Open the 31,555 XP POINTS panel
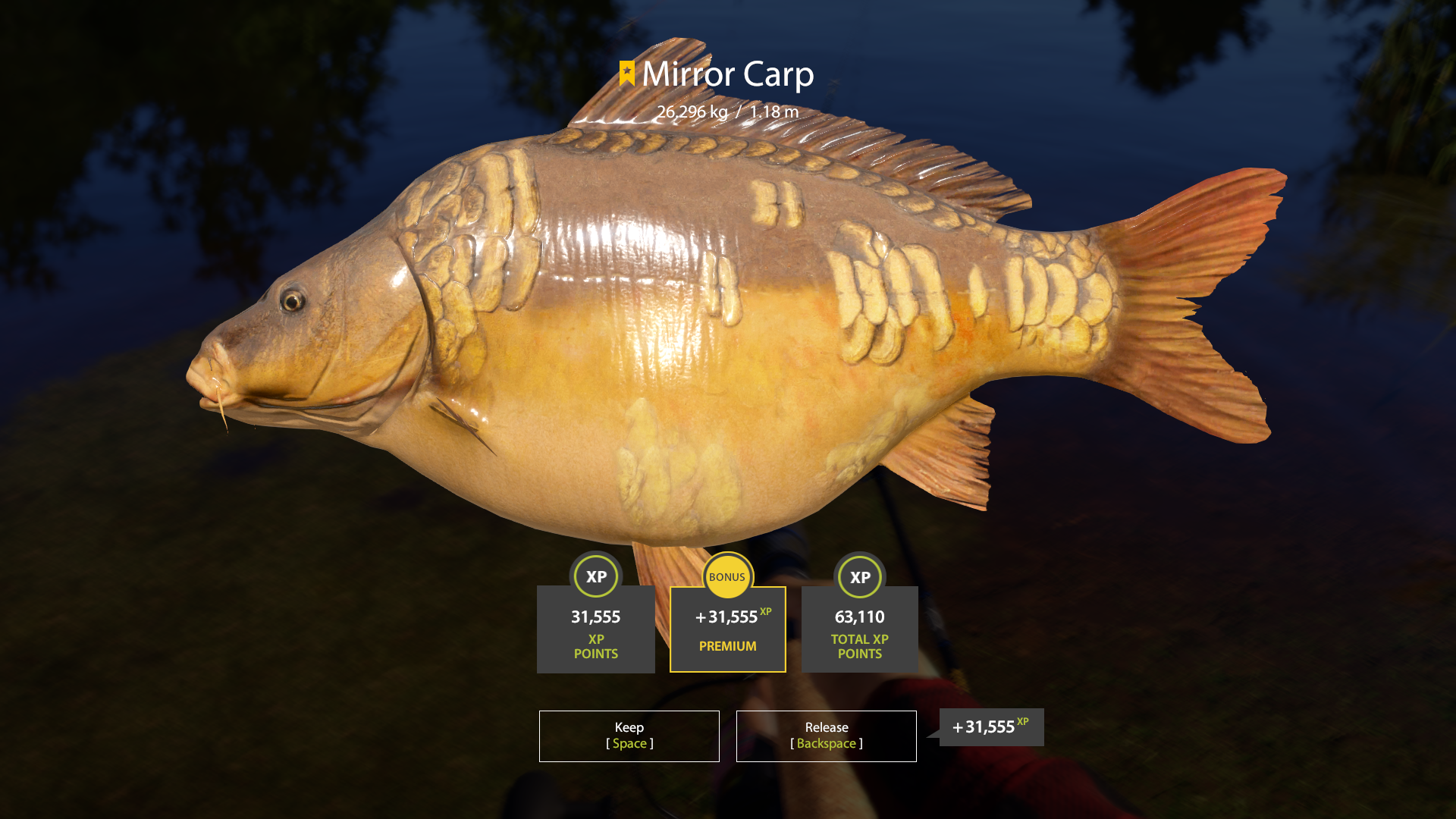Image resolution: width=1456 pixels, height=819 pixels. click(x=596, y=629)
